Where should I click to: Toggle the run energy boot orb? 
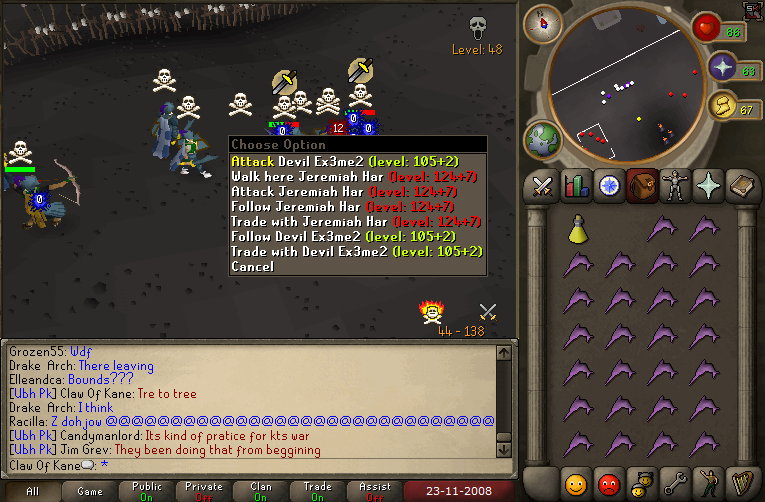(x=721, y=105)
